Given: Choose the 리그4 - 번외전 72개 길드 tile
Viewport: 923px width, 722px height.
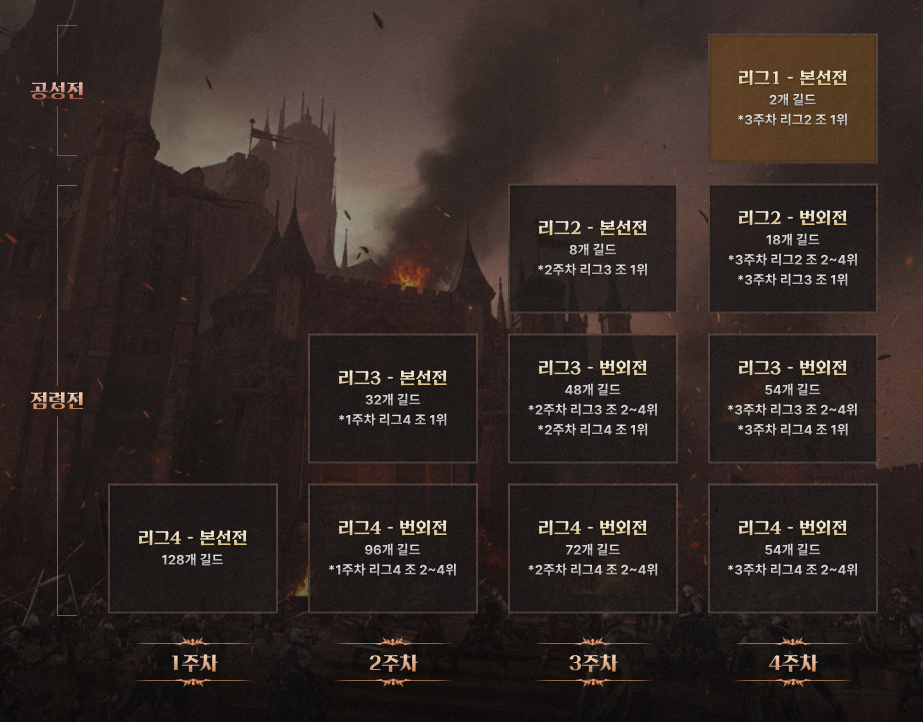Looking at the screenshot, I should (x=592, y=548).
